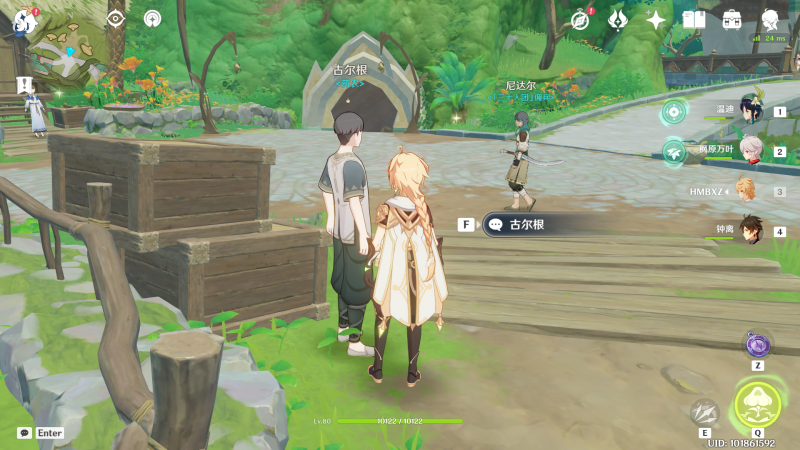This screenshot has width=800, height=450.
Task: Open the backpack inventory
Action: pos(732,20)
